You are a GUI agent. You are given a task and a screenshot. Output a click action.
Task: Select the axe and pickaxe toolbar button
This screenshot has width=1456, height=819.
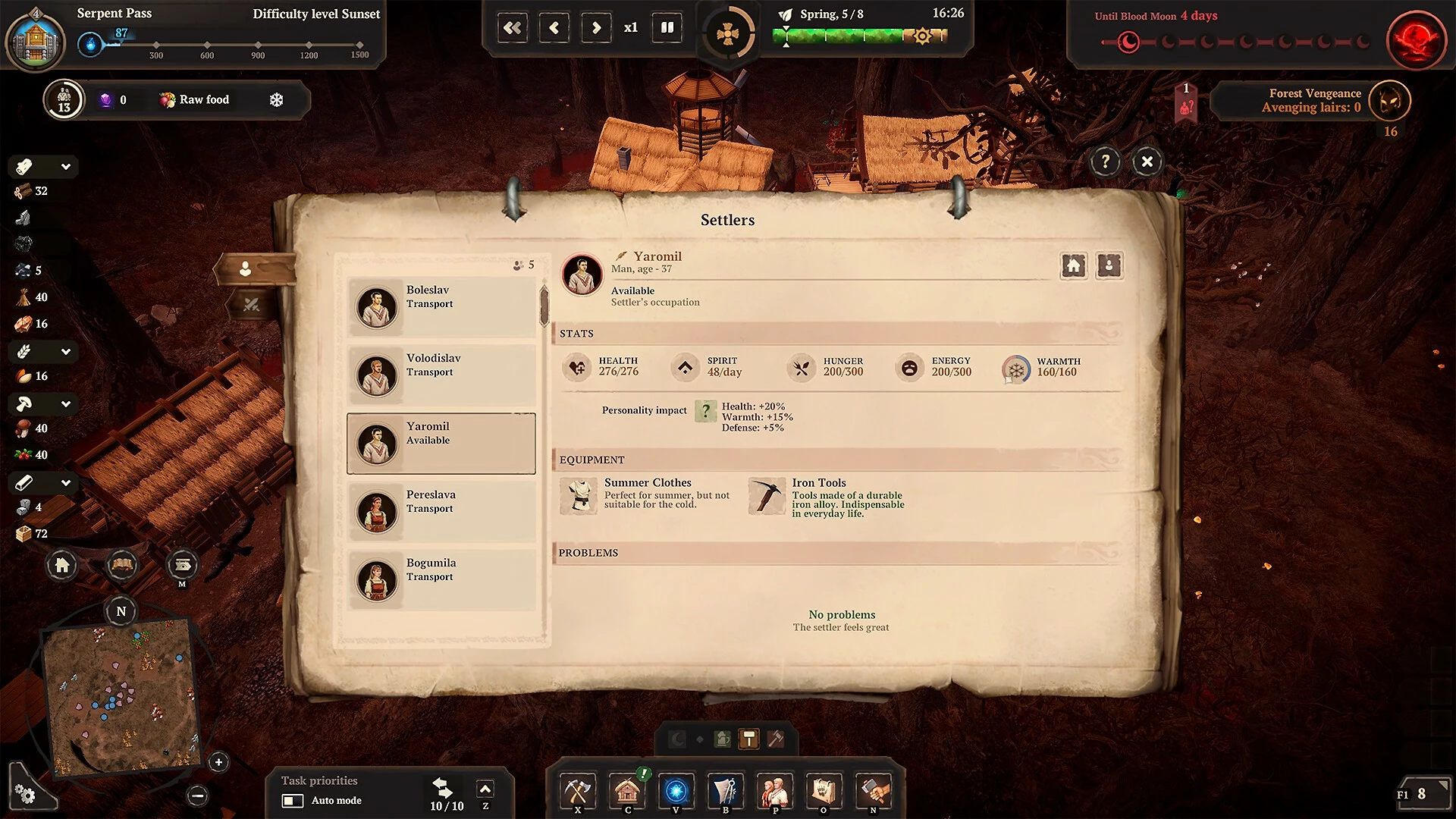(578, 792)
